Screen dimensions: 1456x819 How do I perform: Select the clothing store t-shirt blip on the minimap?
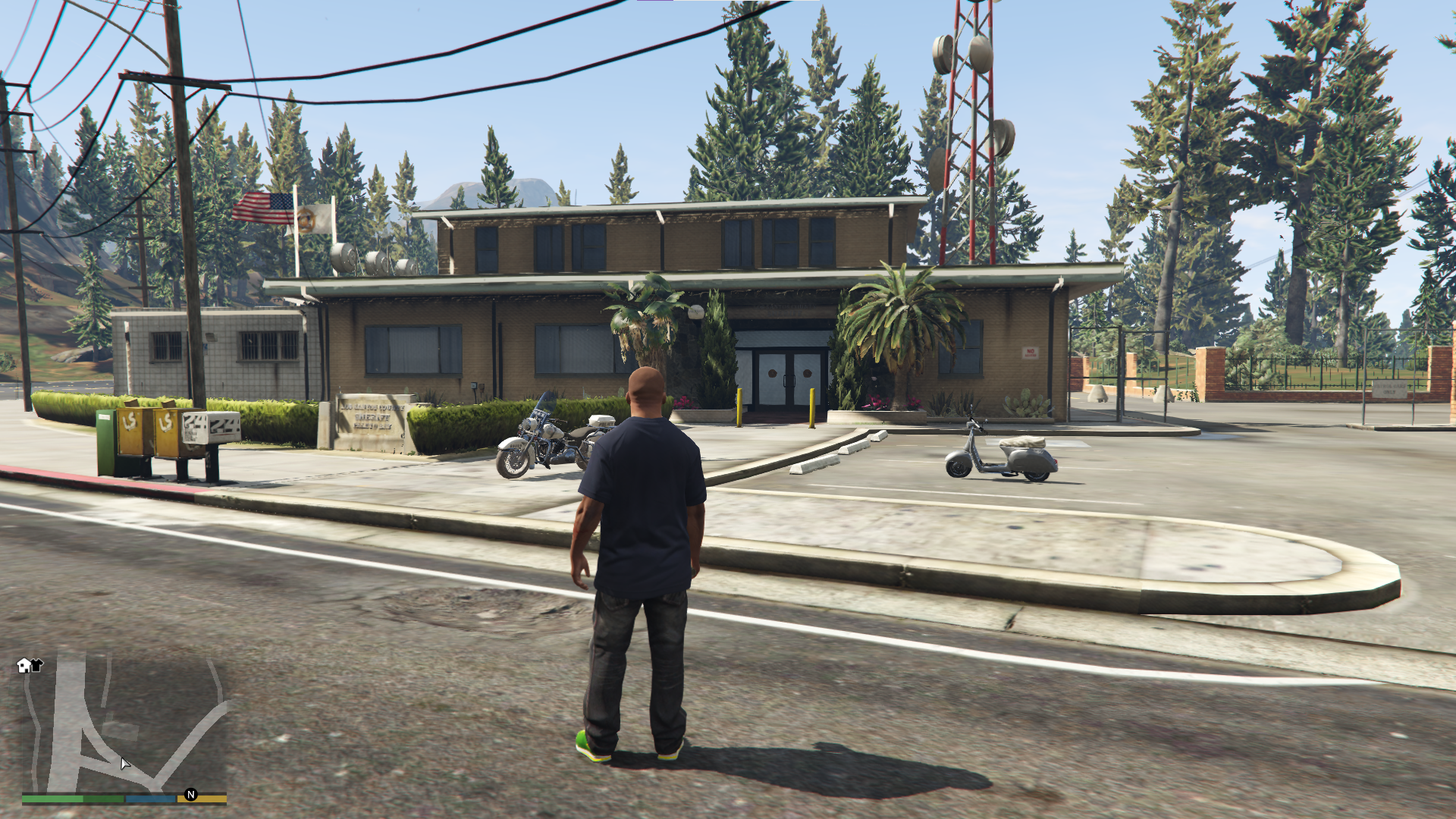(x=36, y=665)
